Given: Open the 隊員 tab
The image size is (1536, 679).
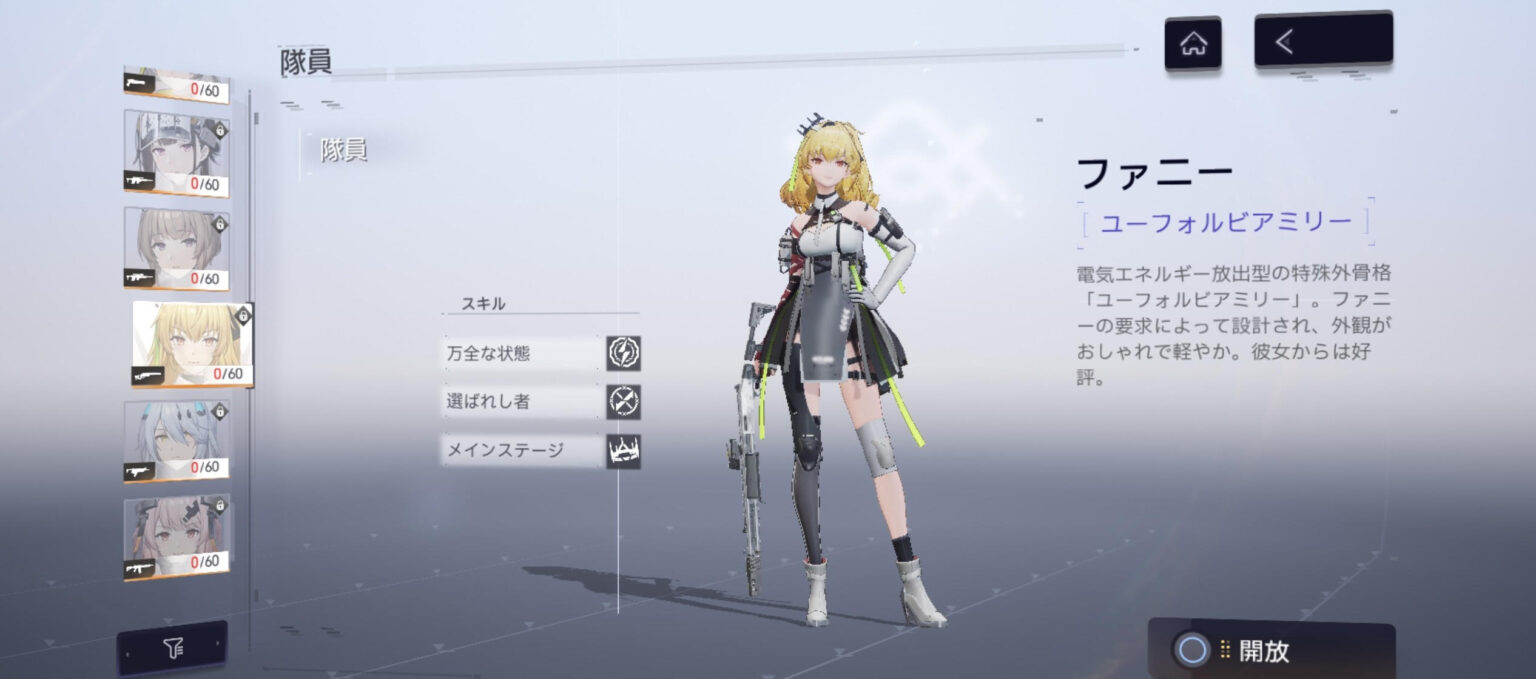Looking at the screenshot, I should click(x=344, y=150).
